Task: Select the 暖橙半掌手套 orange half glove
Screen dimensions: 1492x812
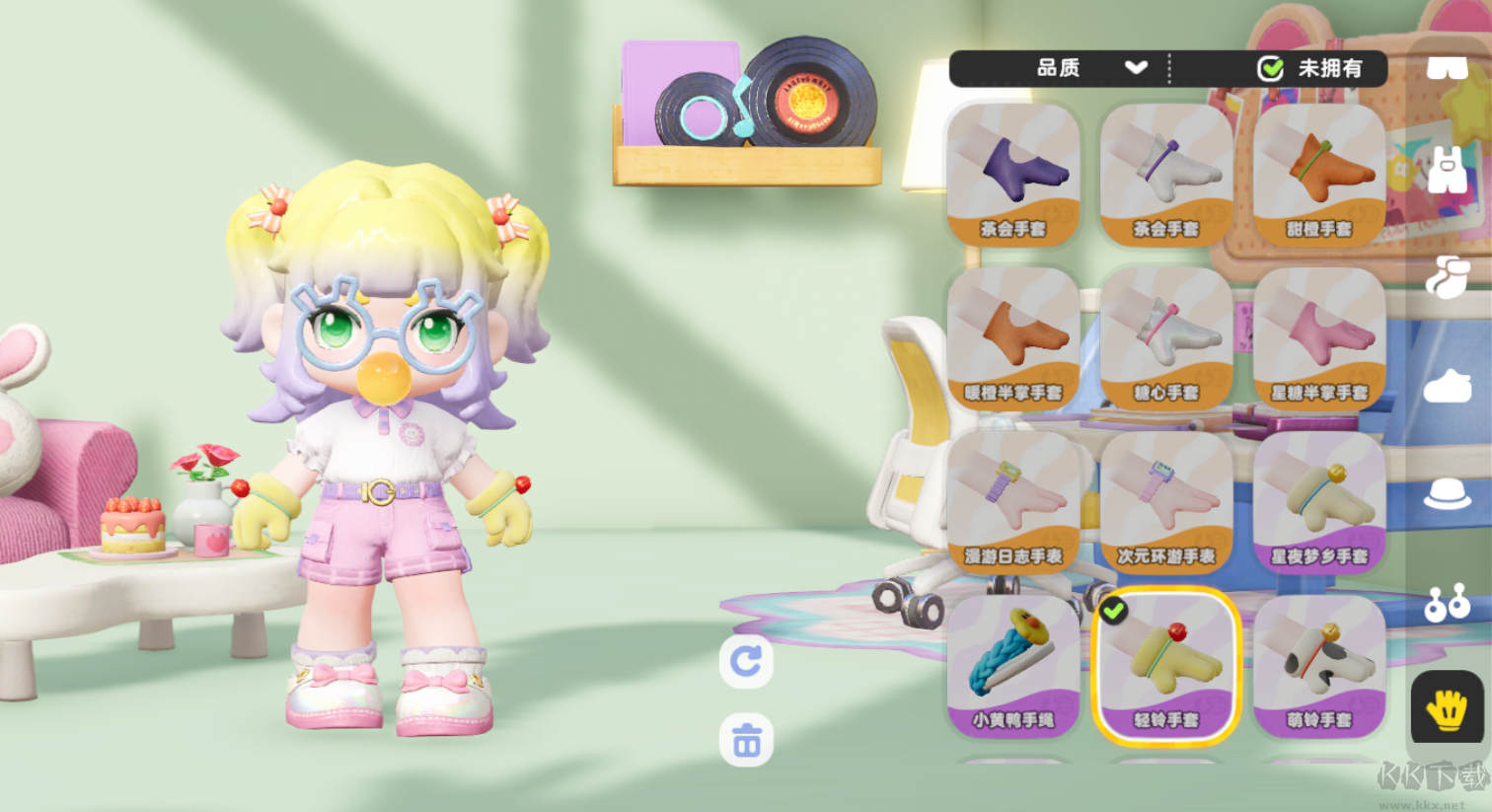Action: click(1013, 338)
